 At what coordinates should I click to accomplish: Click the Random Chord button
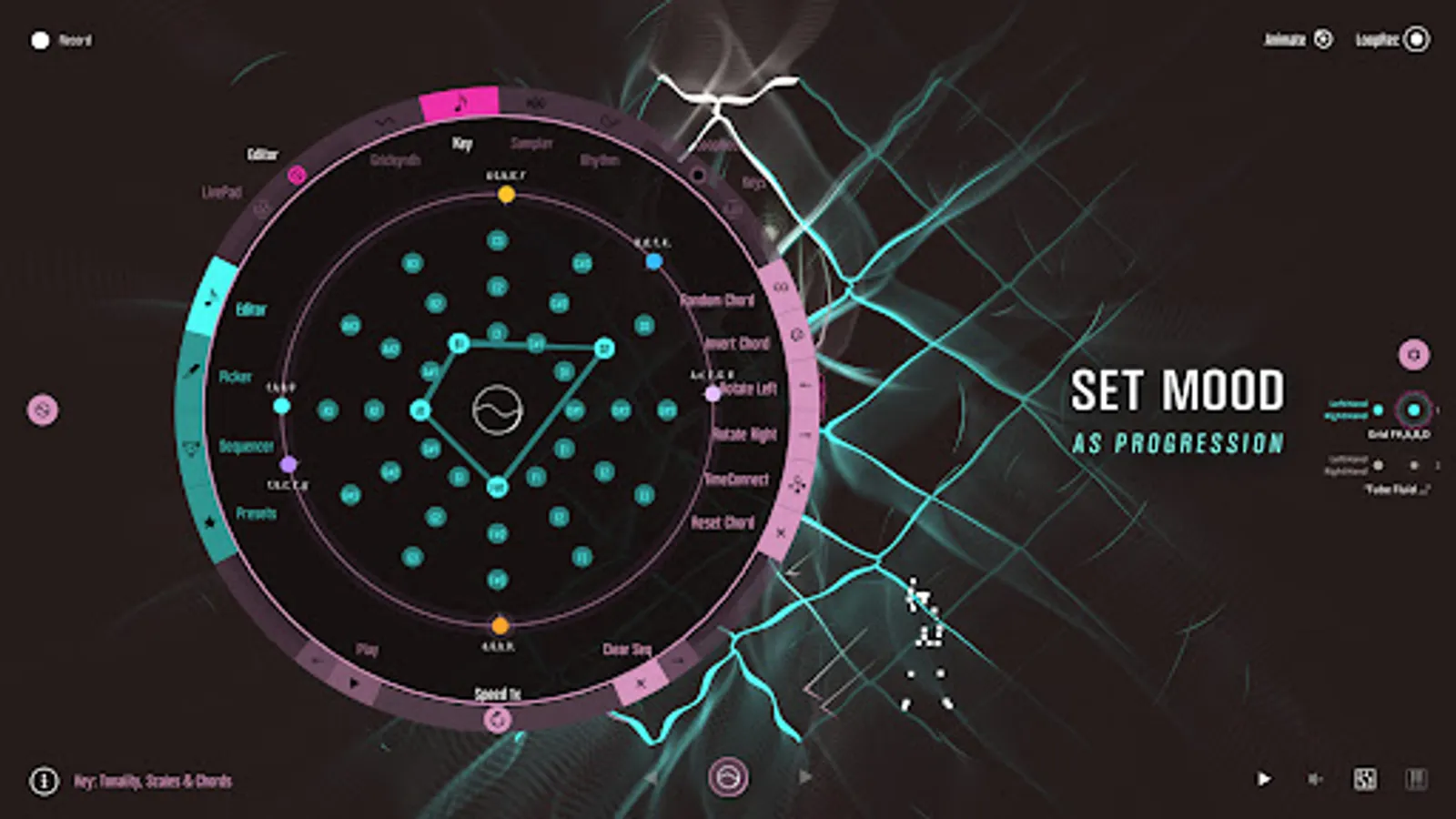click(719, 300)
